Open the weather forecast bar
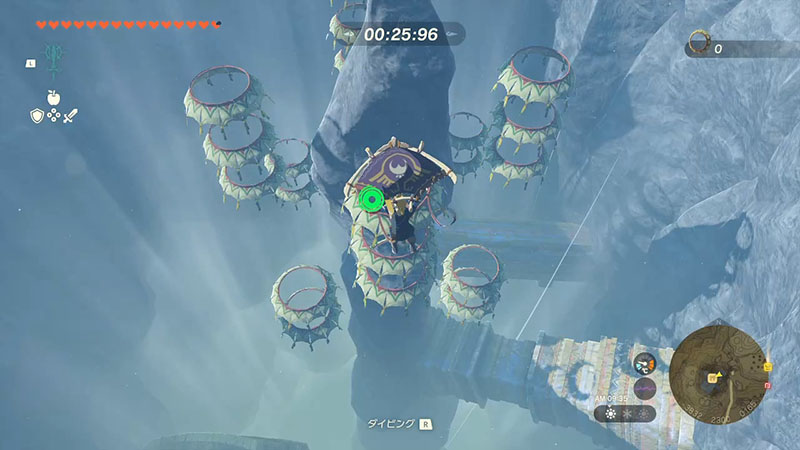This screenshot has width=800, height=450. coord(625,412)
